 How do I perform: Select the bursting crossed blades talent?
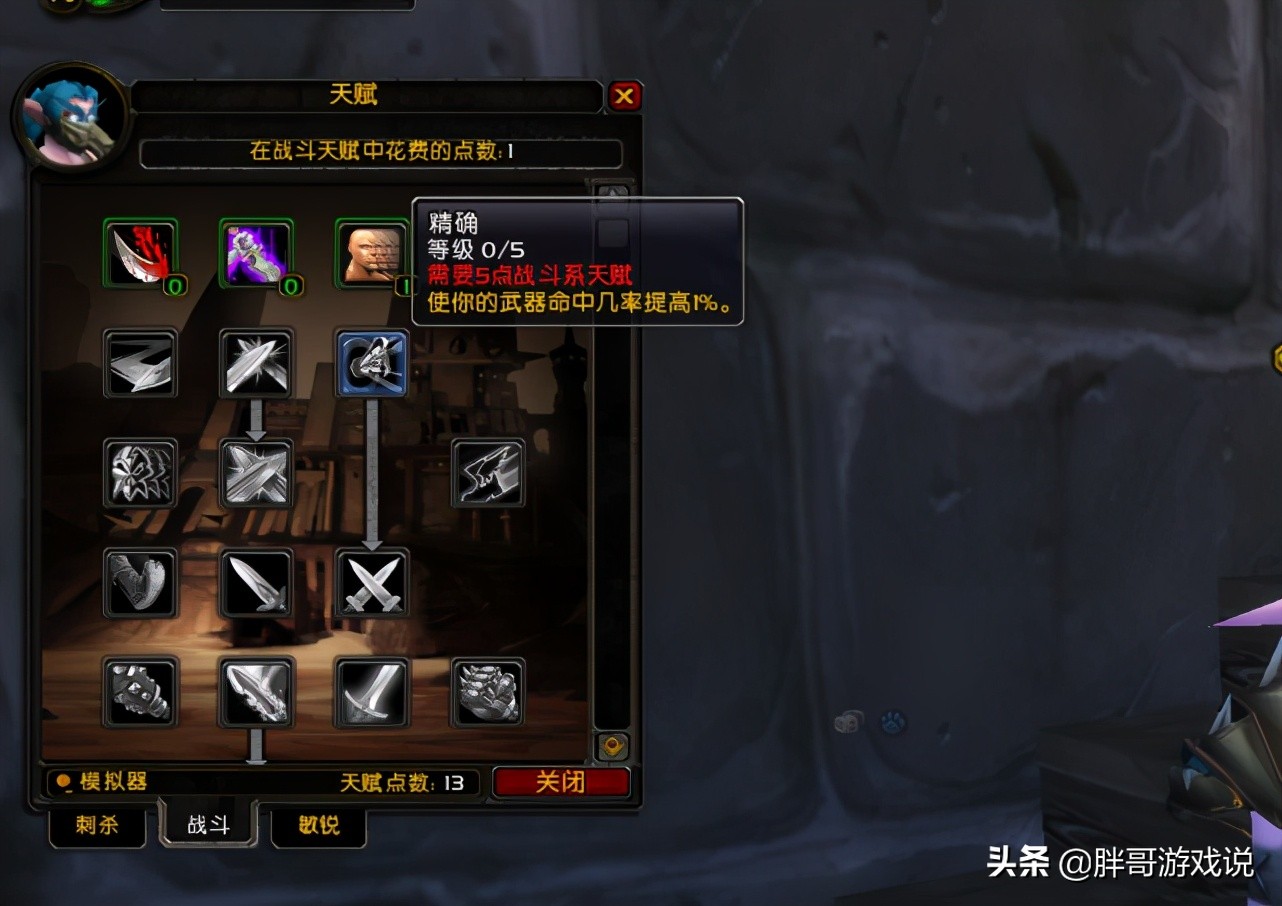click(255, 472)
